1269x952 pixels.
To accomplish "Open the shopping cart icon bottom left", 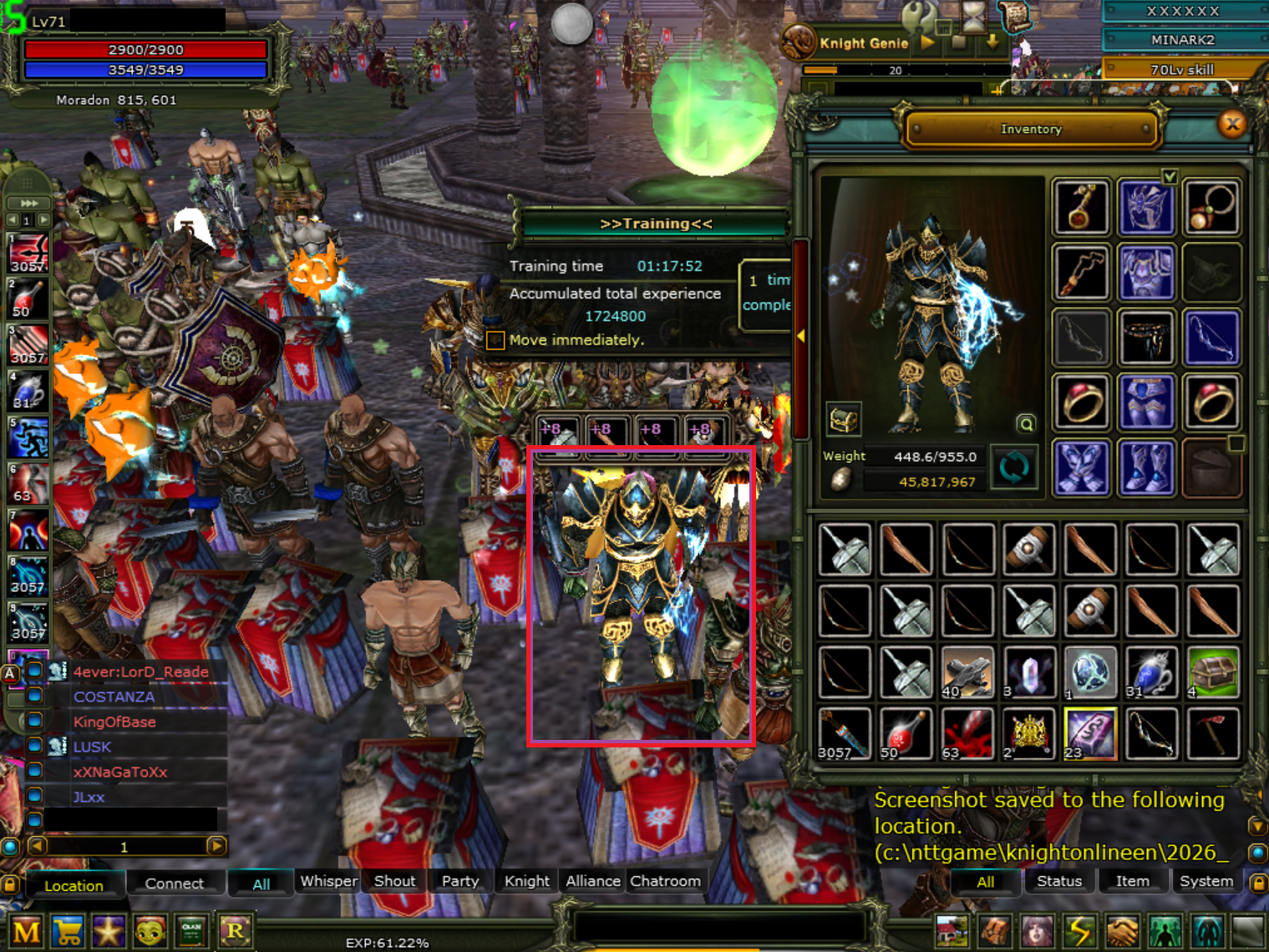I will pyautogui.click(x=68, y=929).
